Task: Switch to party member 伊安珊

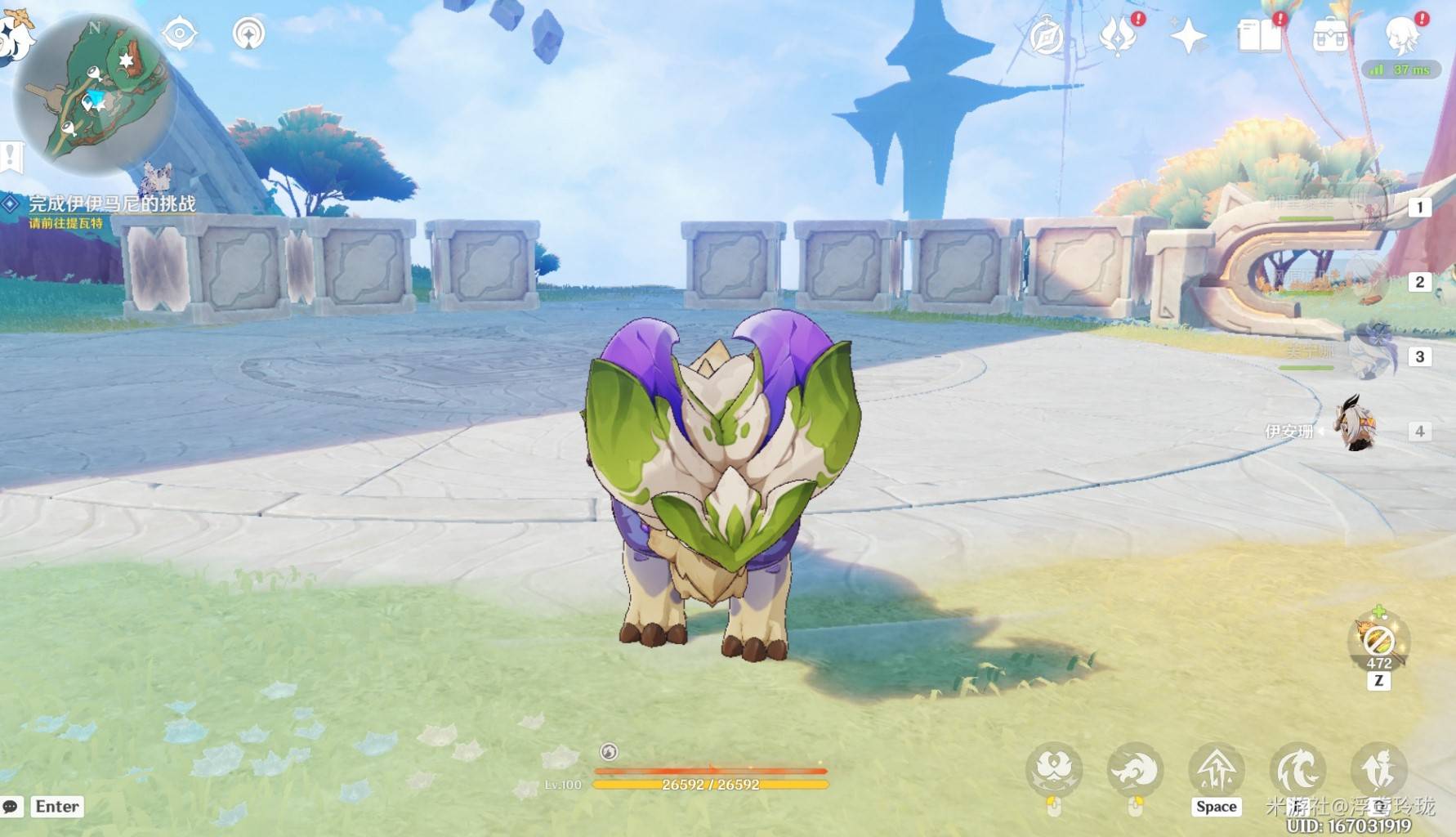Action: (x=1357, y=426)
